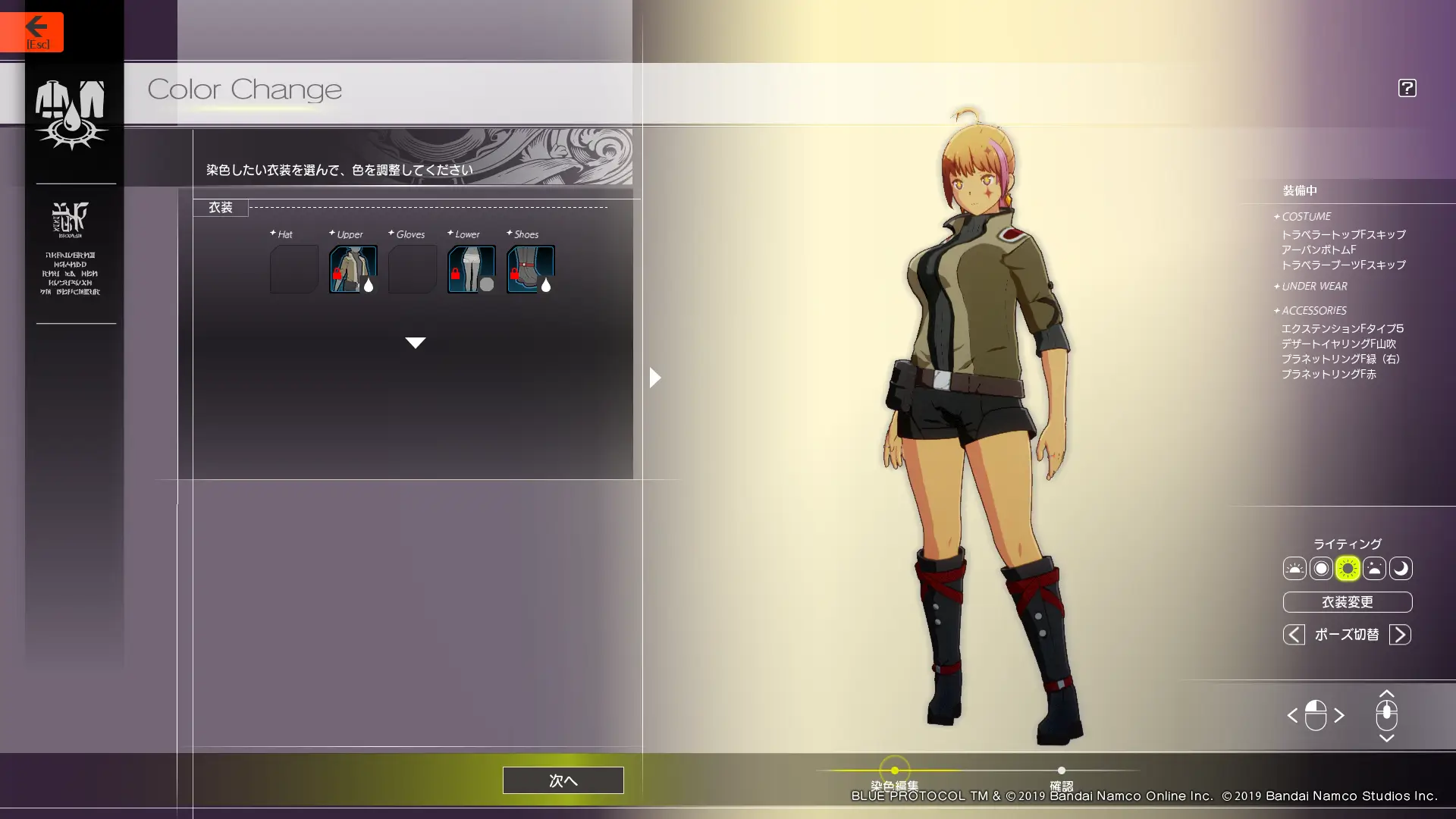Viewport: 1456px width, 819px height.
Task: Choose the bright sun lighting preset
Action: pos(1348,569)
